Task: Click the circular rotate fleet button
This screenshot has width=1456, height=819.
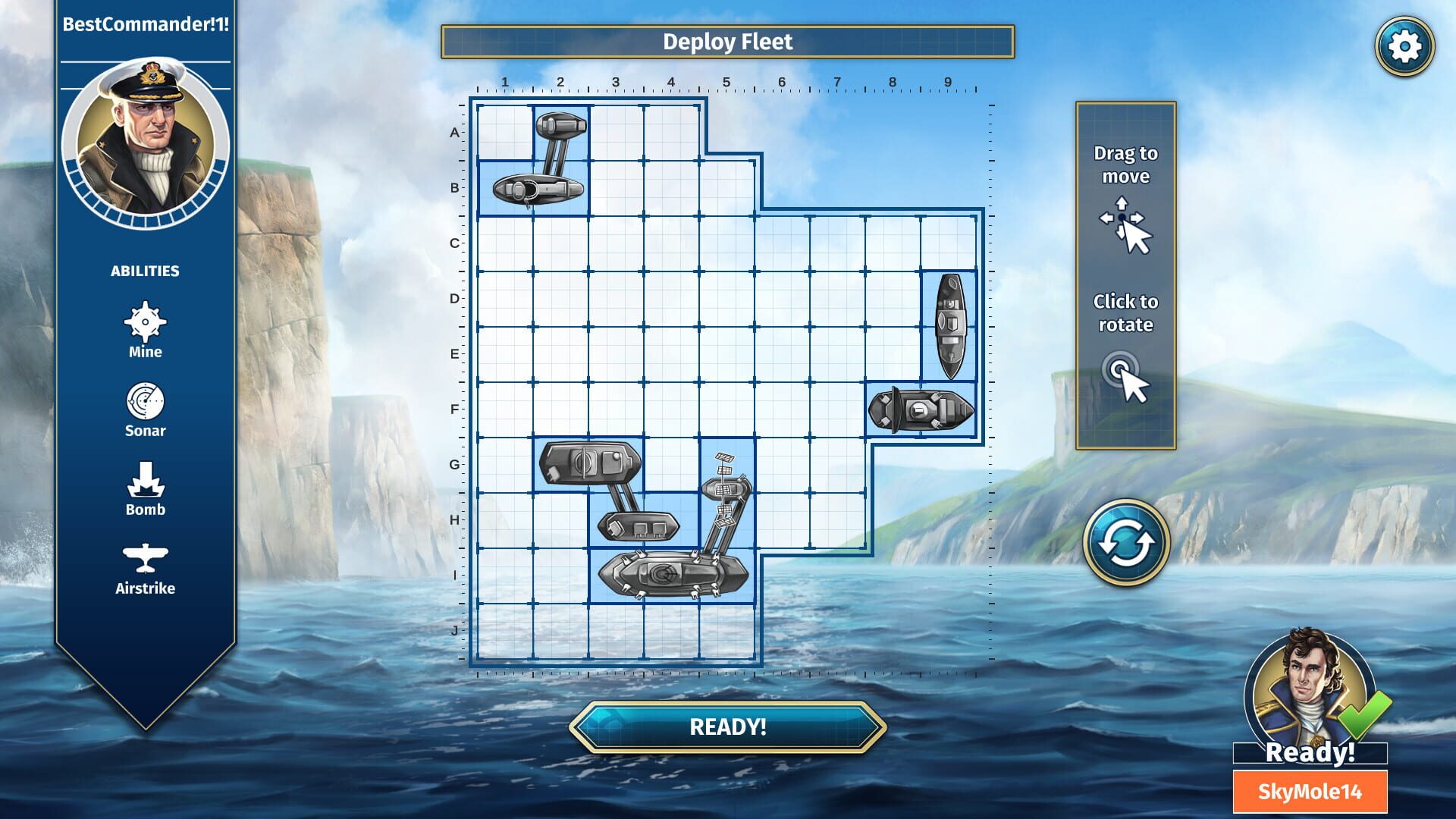Action: (x=1128, y=541)
